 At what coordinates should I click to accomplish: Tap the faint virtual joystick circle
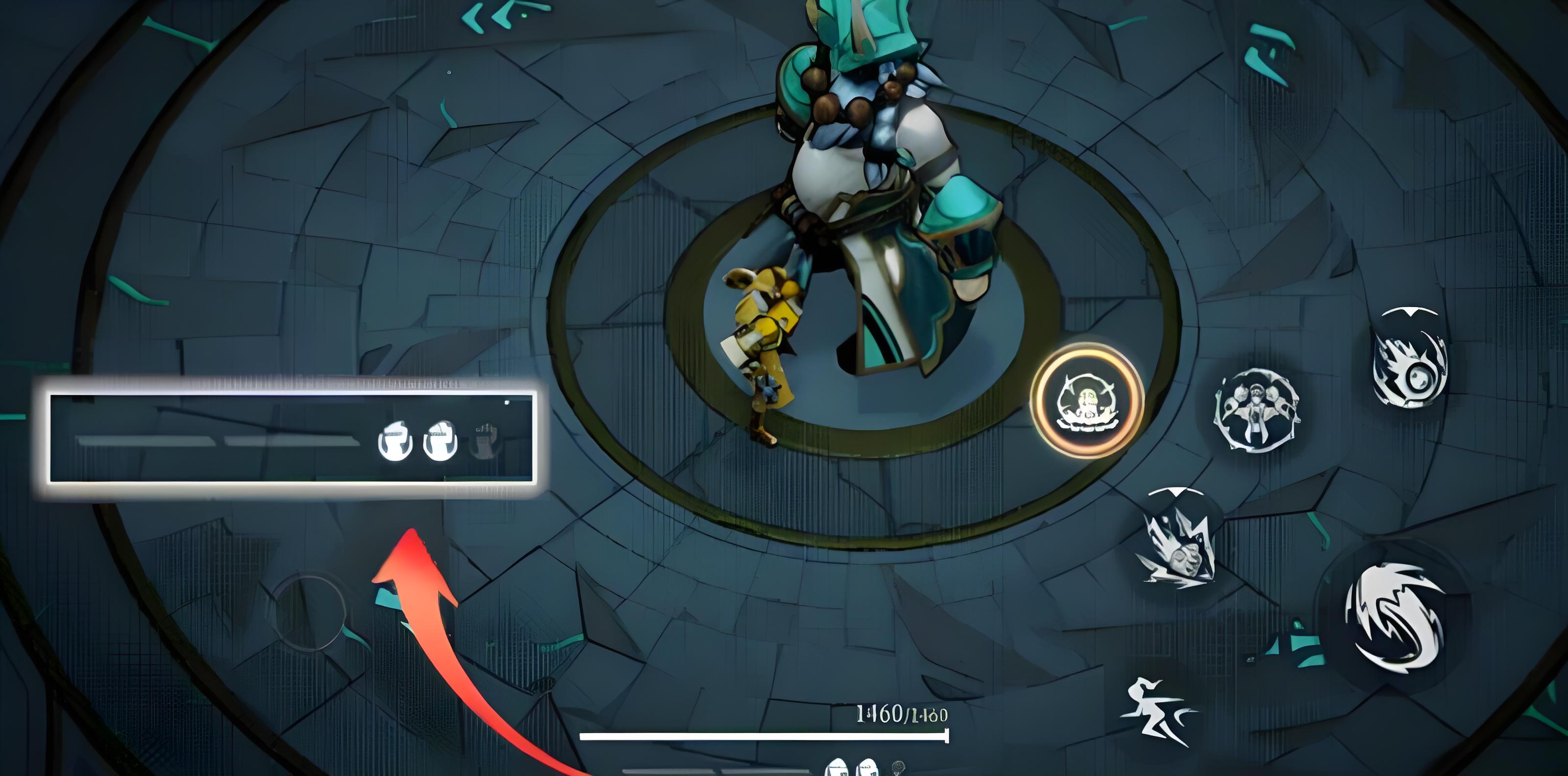pyautogui.click(x=309, y=612)
